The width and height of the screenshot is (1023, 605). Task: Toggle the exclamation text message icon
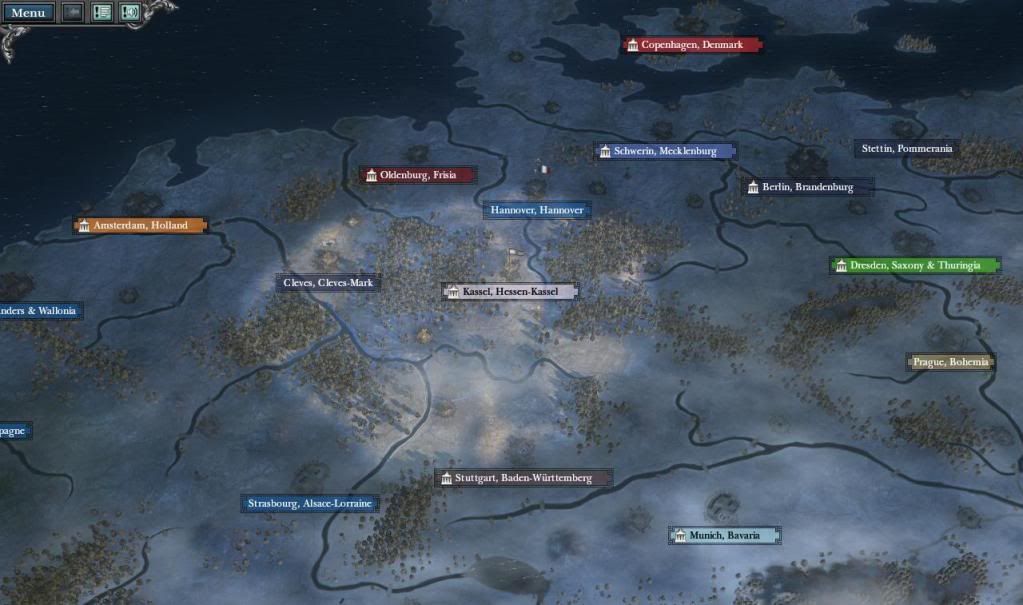(x=102, y=13)
